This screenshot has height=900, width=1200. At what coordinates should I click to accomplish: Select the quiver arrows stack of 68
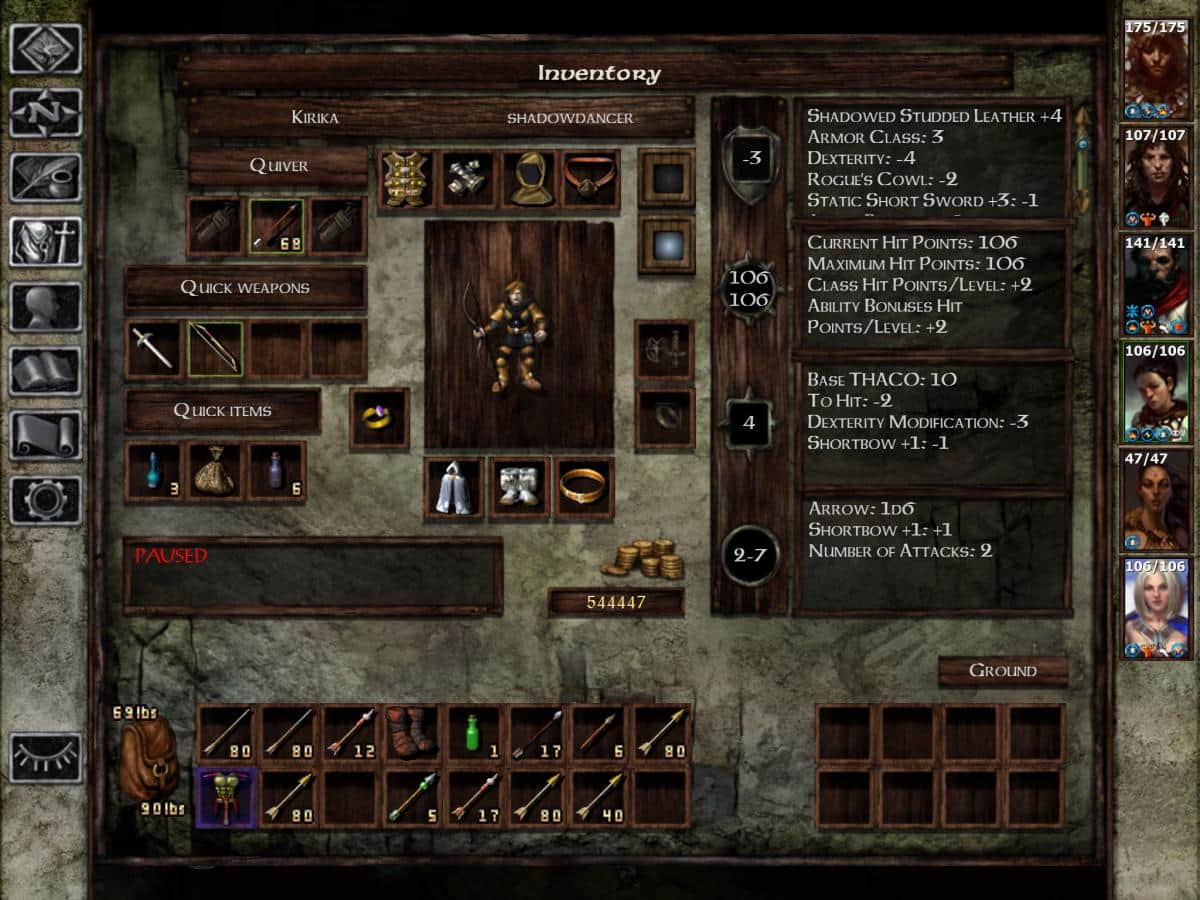click(x=276, y=226)
